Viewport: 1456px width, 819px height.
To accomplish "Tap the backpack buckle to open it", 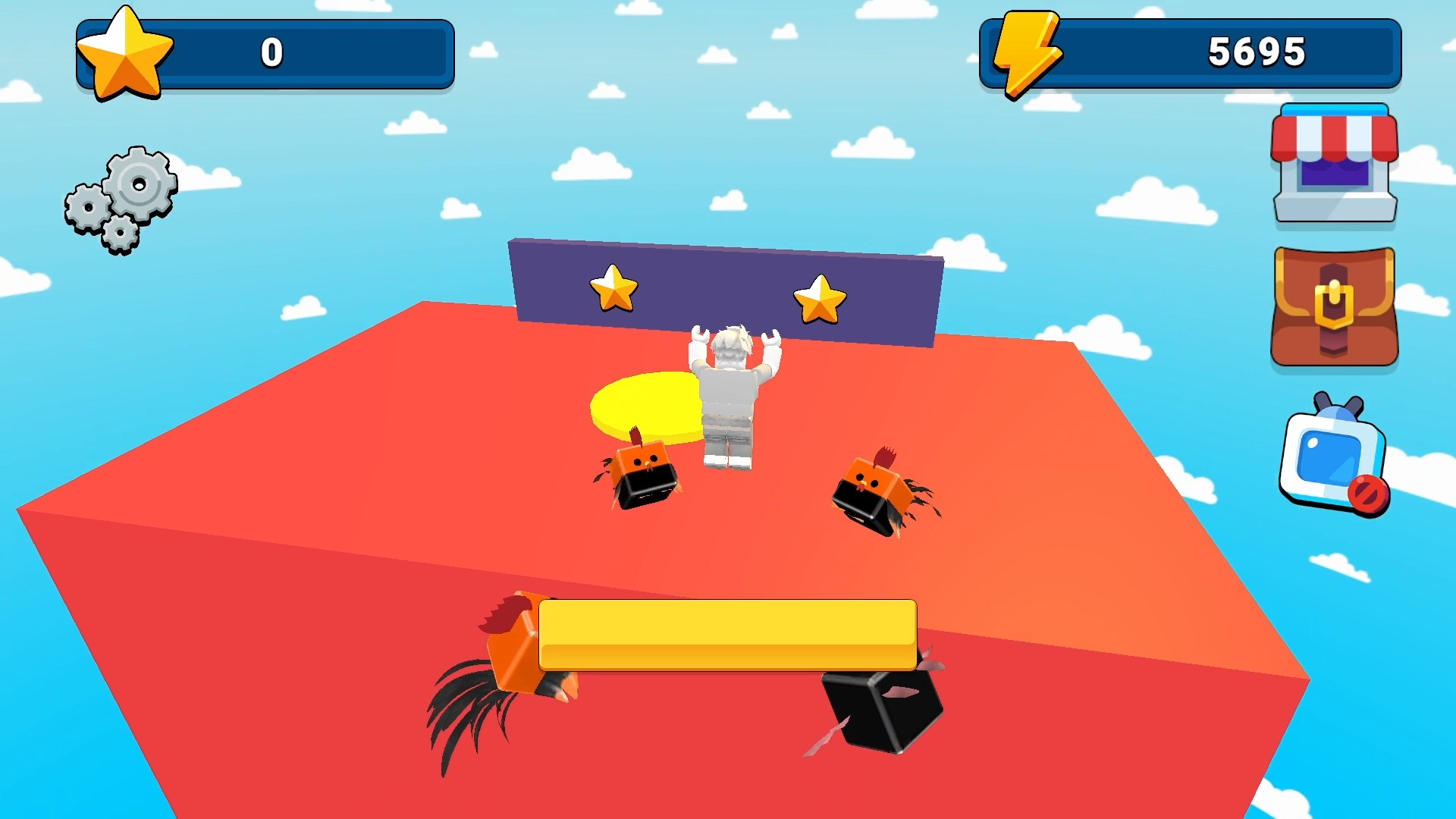I will (1335, 311).
